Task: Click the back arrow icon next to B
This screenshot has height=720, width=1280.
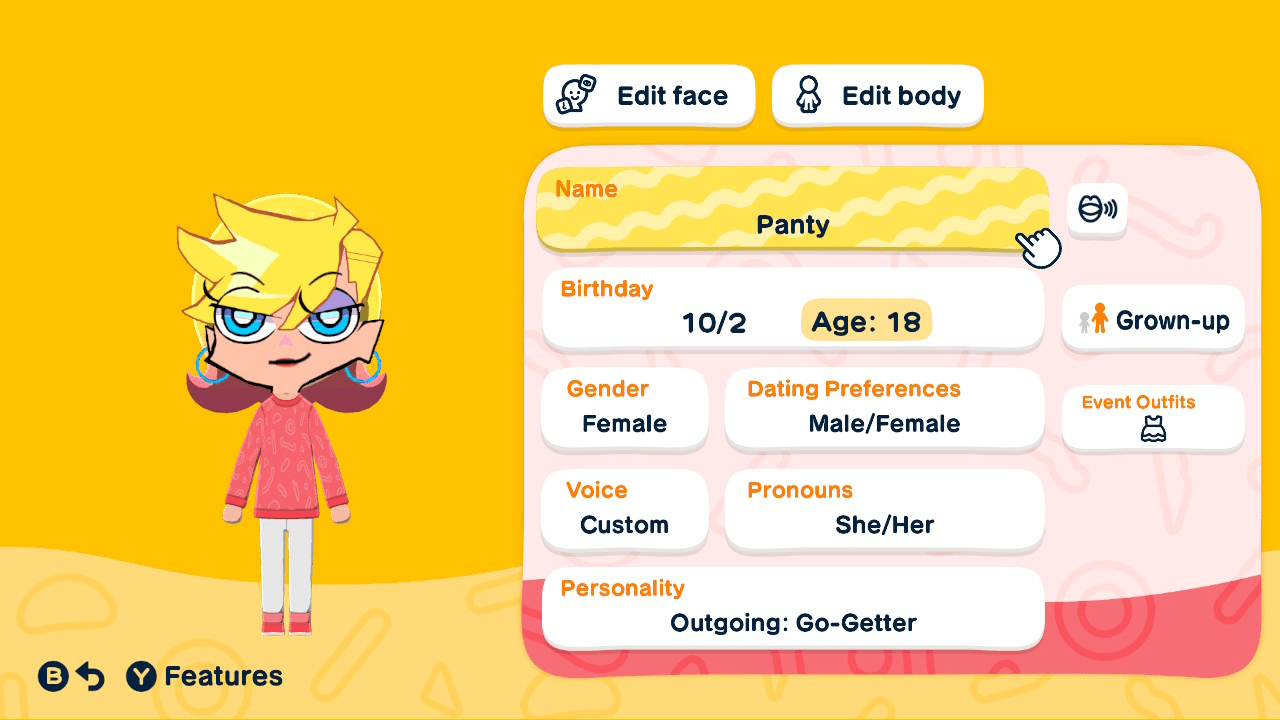Action: pos(89,676)
